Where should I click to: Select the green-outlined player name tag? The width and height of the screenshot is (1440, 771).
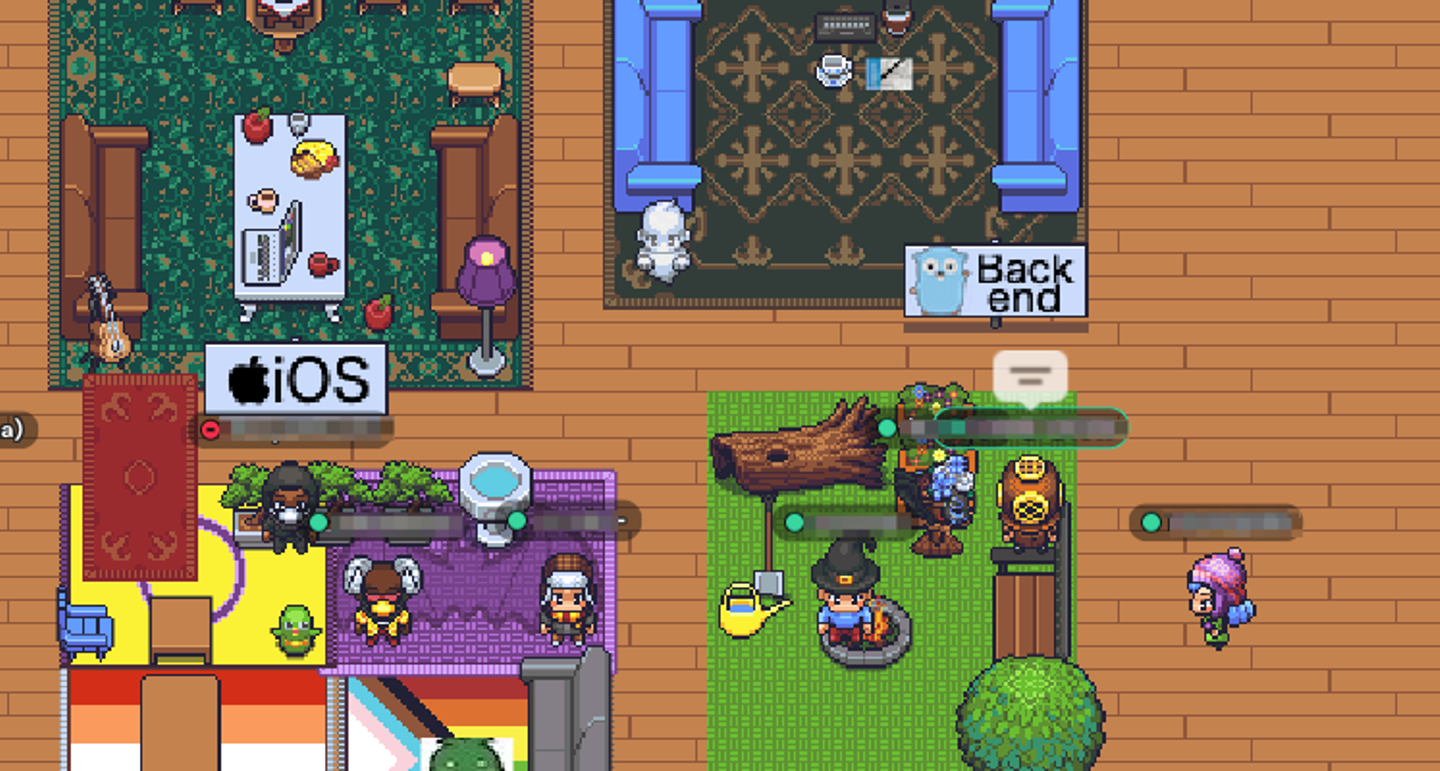(1030, 428)
